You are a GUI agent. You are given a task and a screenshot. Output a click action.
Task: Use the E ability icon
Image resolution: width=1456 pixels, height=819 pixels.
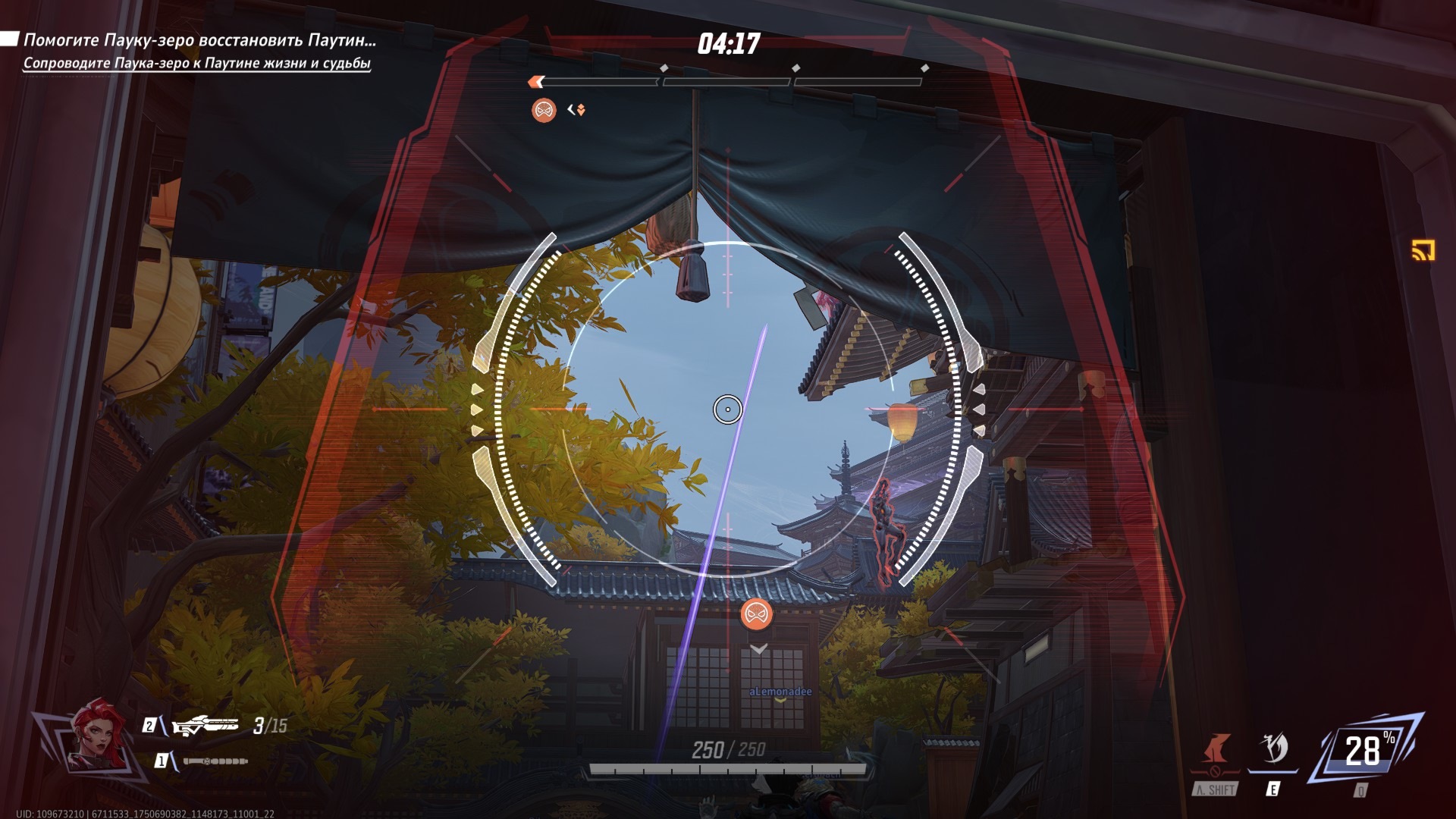(1273, 749)
